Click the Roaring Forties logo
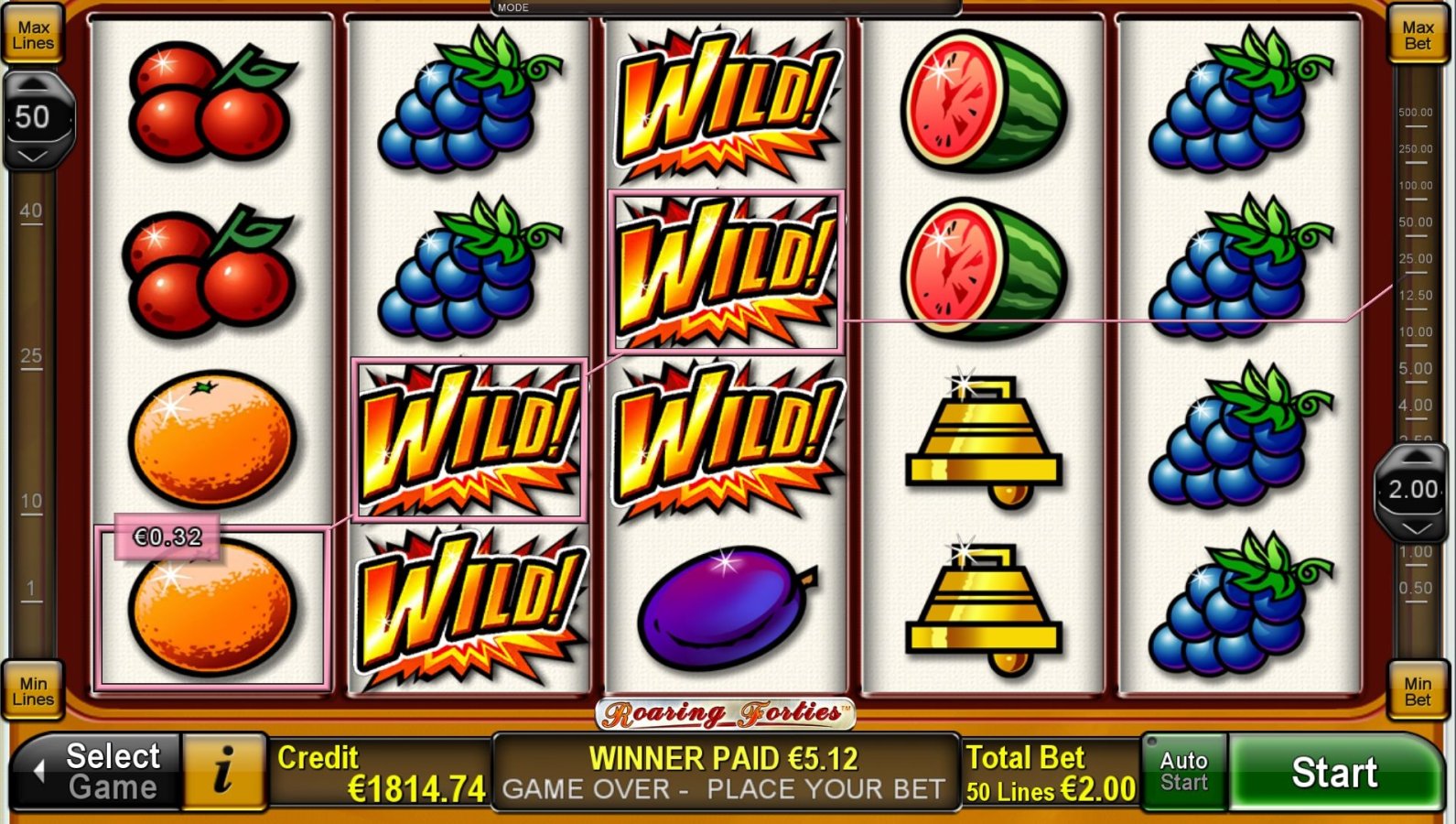 click(726, 712)
